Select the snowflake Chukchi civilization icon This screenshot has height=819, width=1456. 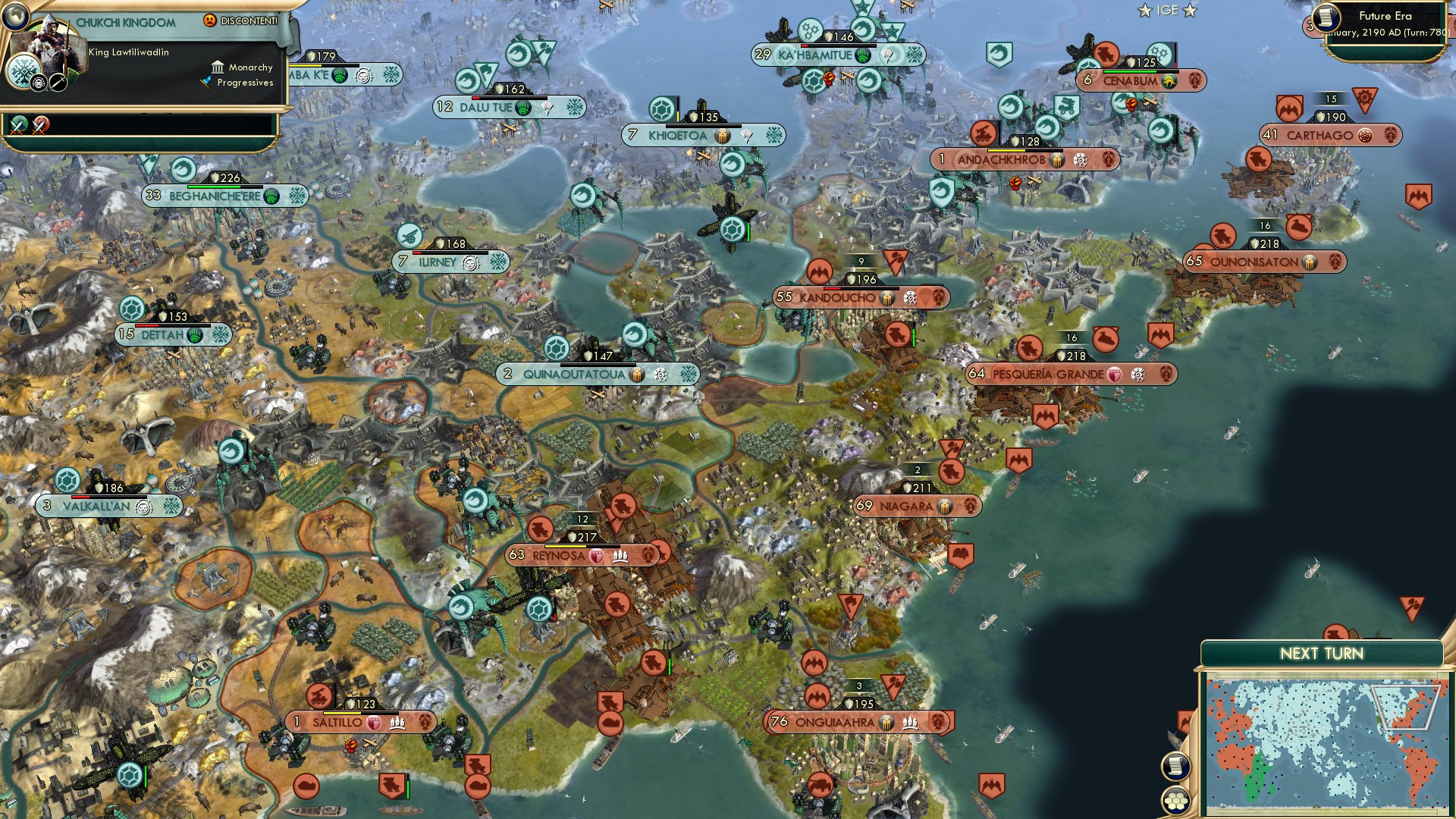pyautogui.click(x=24, y=71)
